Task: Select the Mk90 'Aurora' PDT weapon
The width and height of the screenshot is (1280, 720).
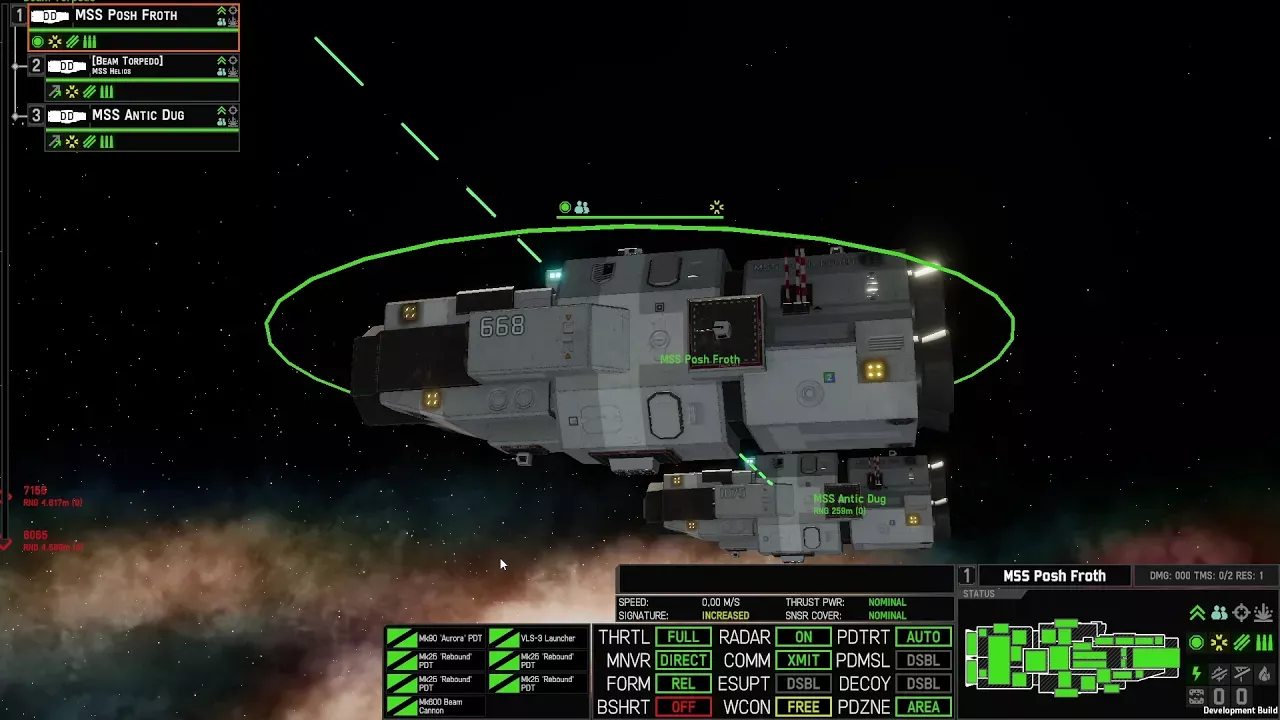Action: 436,638
